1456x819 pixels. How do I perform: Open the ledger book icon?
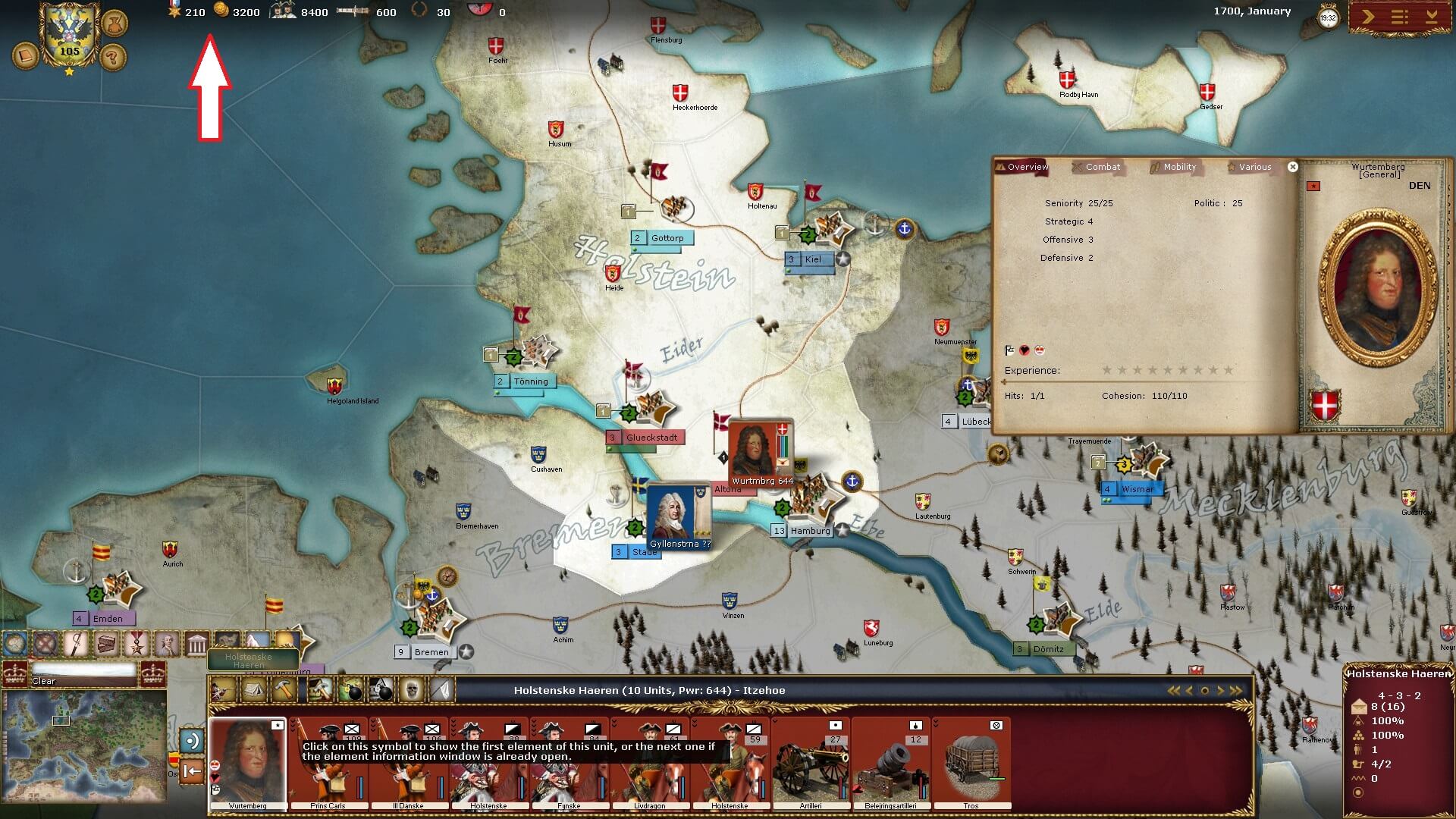[x=26, y=57]
